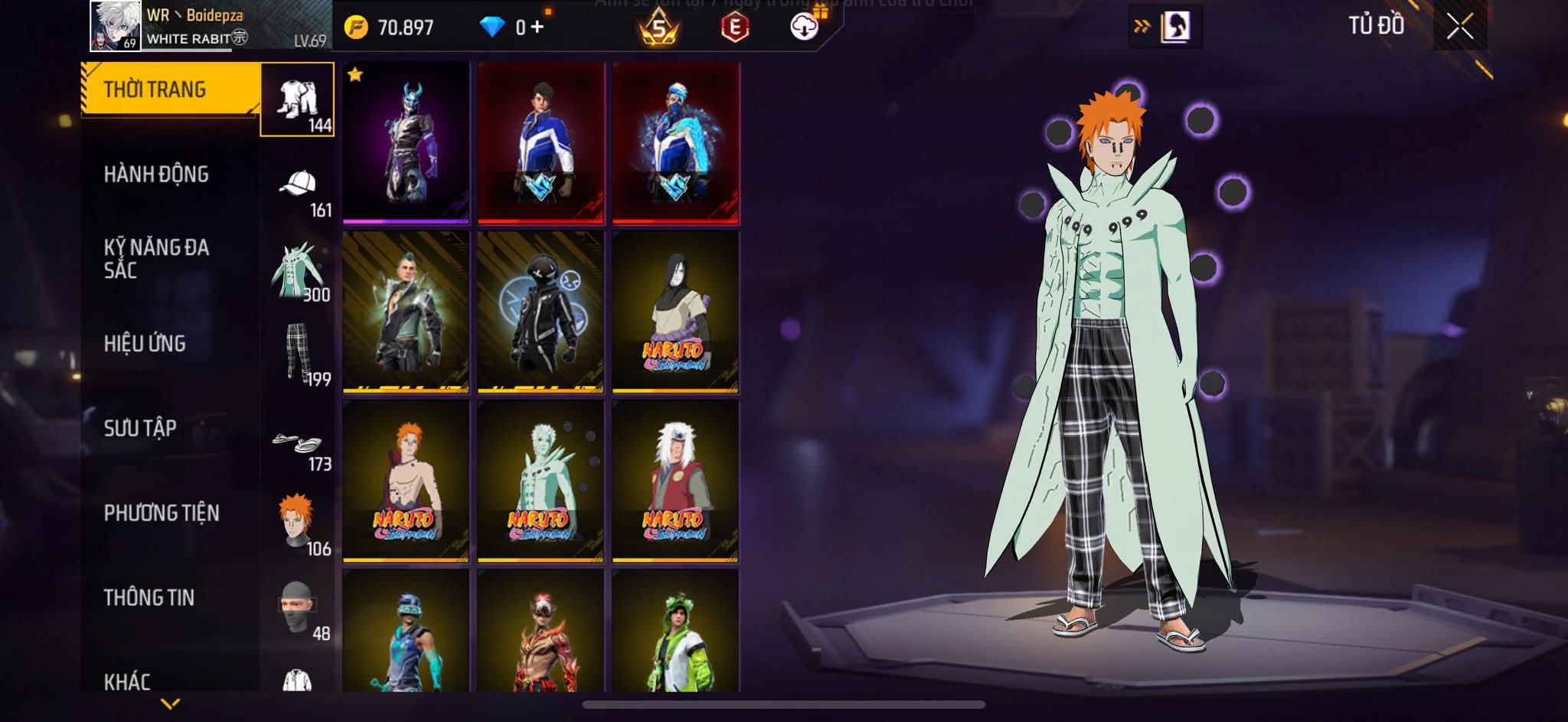
Task: Select the outfit sets subcategory icon
Action: point(298,100)
